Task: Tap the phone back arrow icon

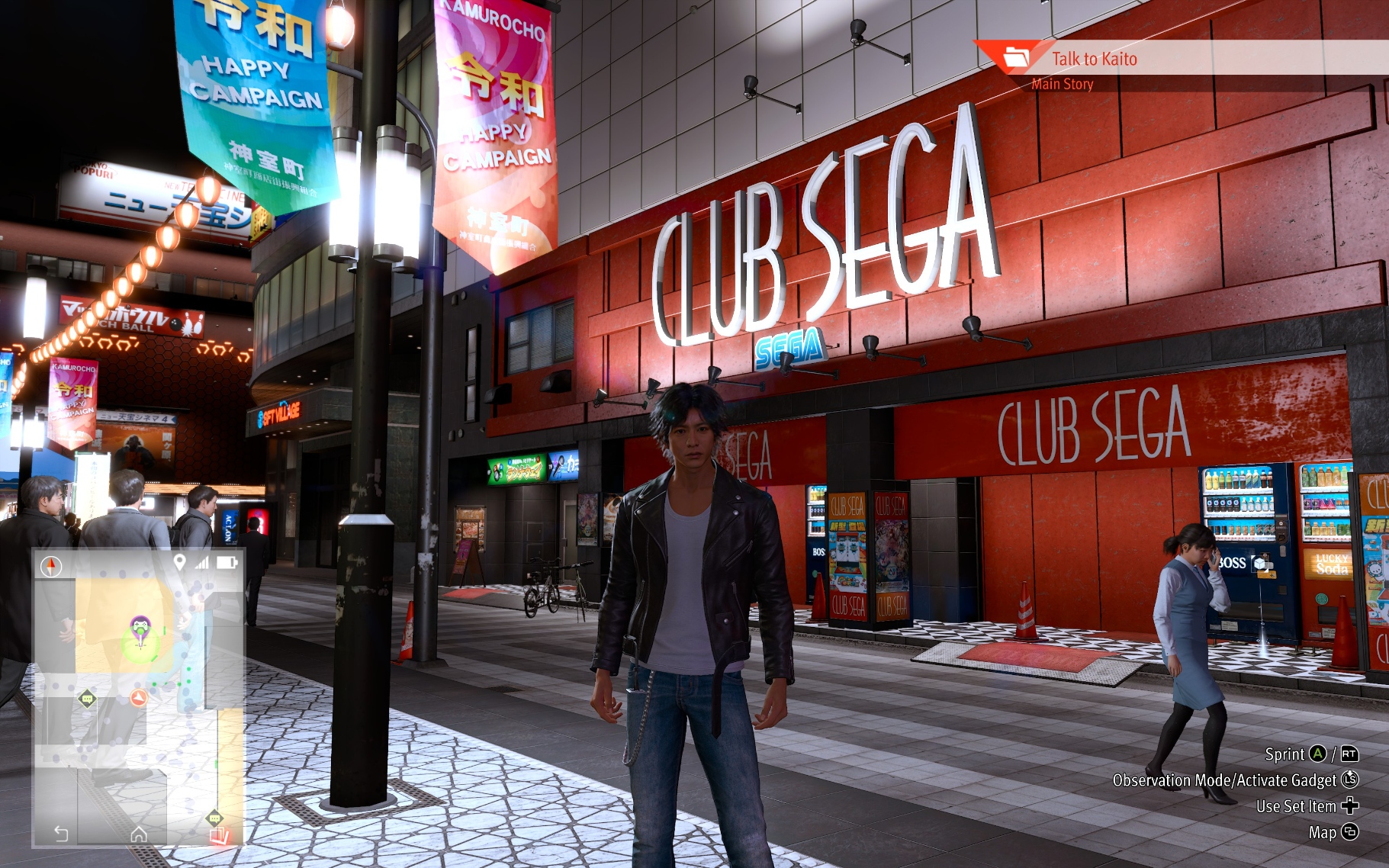Action: click(x=62, y=834)
